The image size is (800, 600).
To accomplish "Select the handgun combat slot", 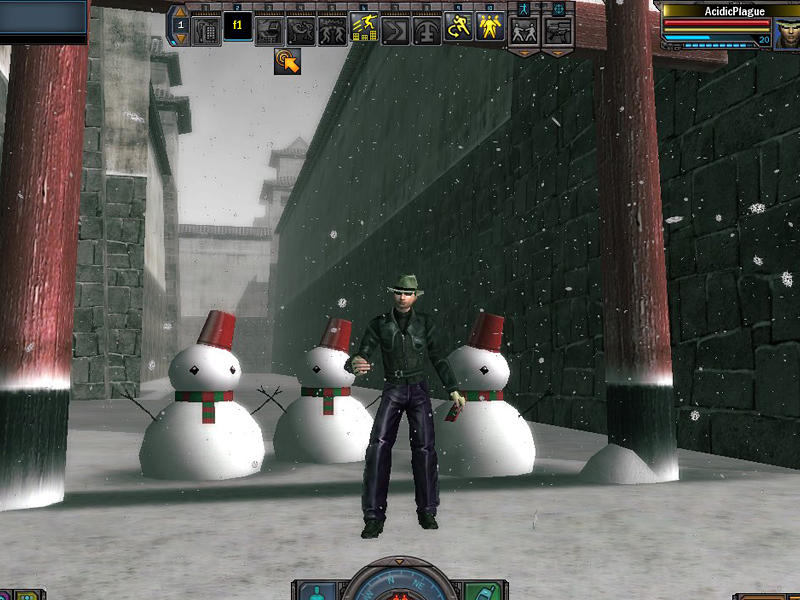I will click(557, 31).
